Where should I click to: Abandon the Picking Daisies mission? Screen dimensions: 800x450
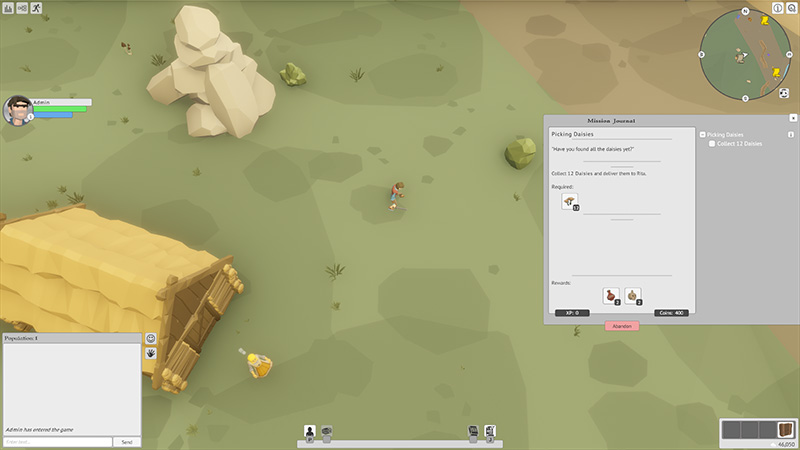621,326
